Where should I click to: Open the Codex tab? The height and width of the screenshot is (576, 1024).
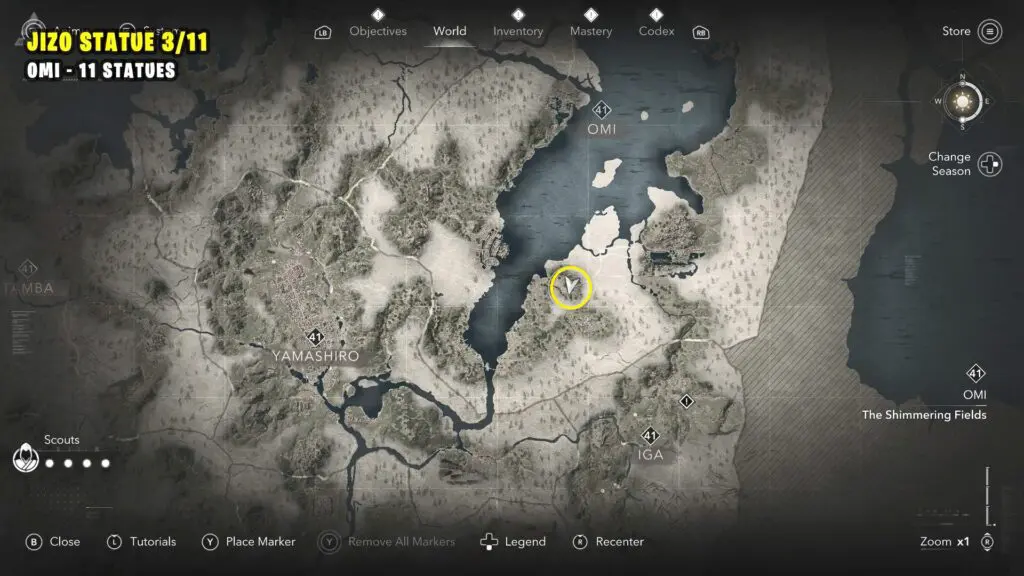pos(656,31)
